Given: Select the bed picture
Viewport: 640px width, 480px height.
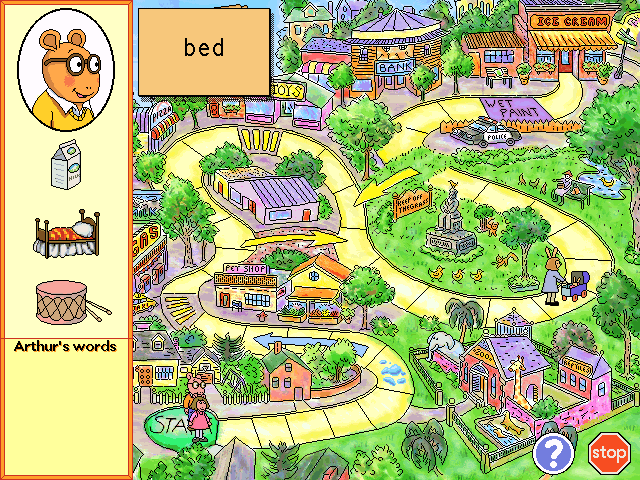Looking at the screenshot, I should coord(65,234).
